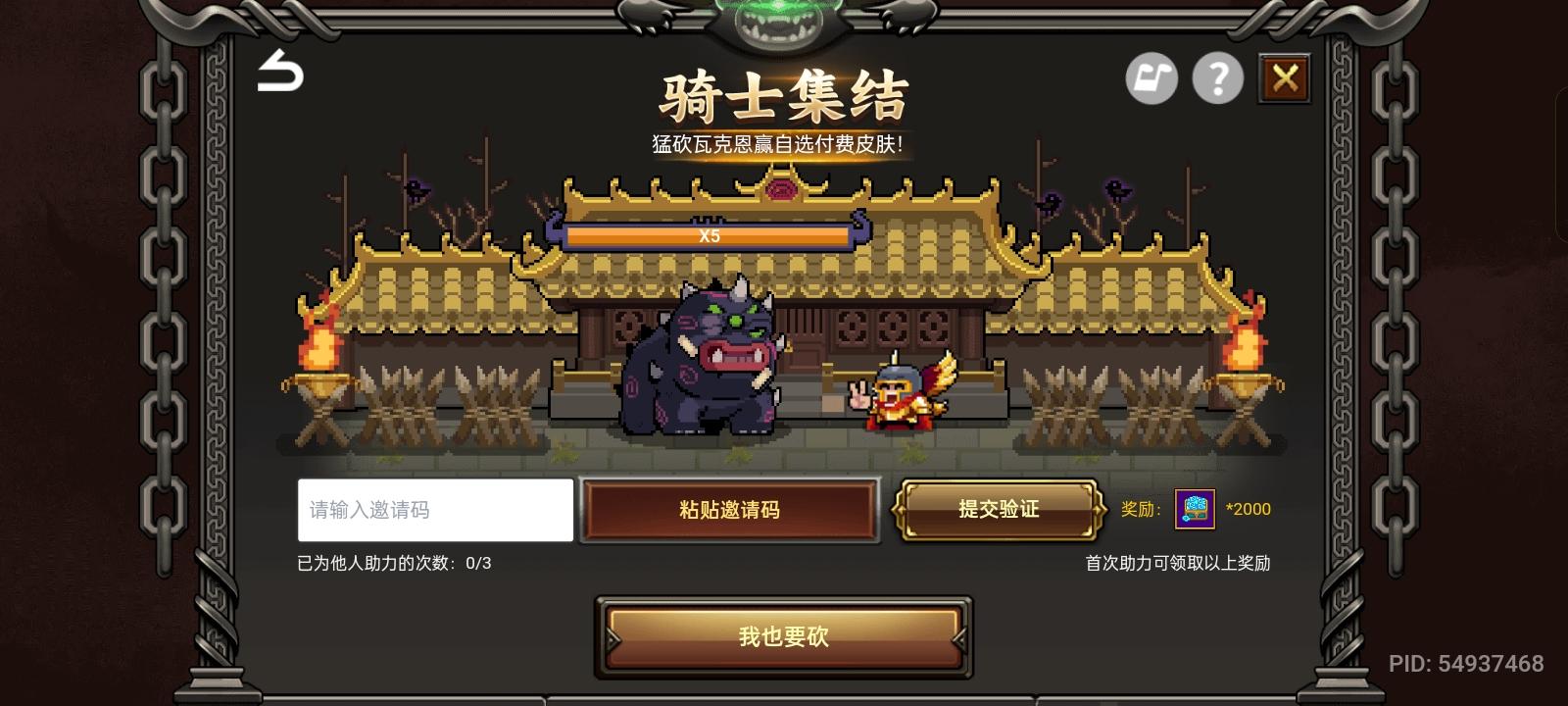Click the gem chest reward icon
The height and width of the screenshot is (706, 1568).
(x=1195, y=509)
